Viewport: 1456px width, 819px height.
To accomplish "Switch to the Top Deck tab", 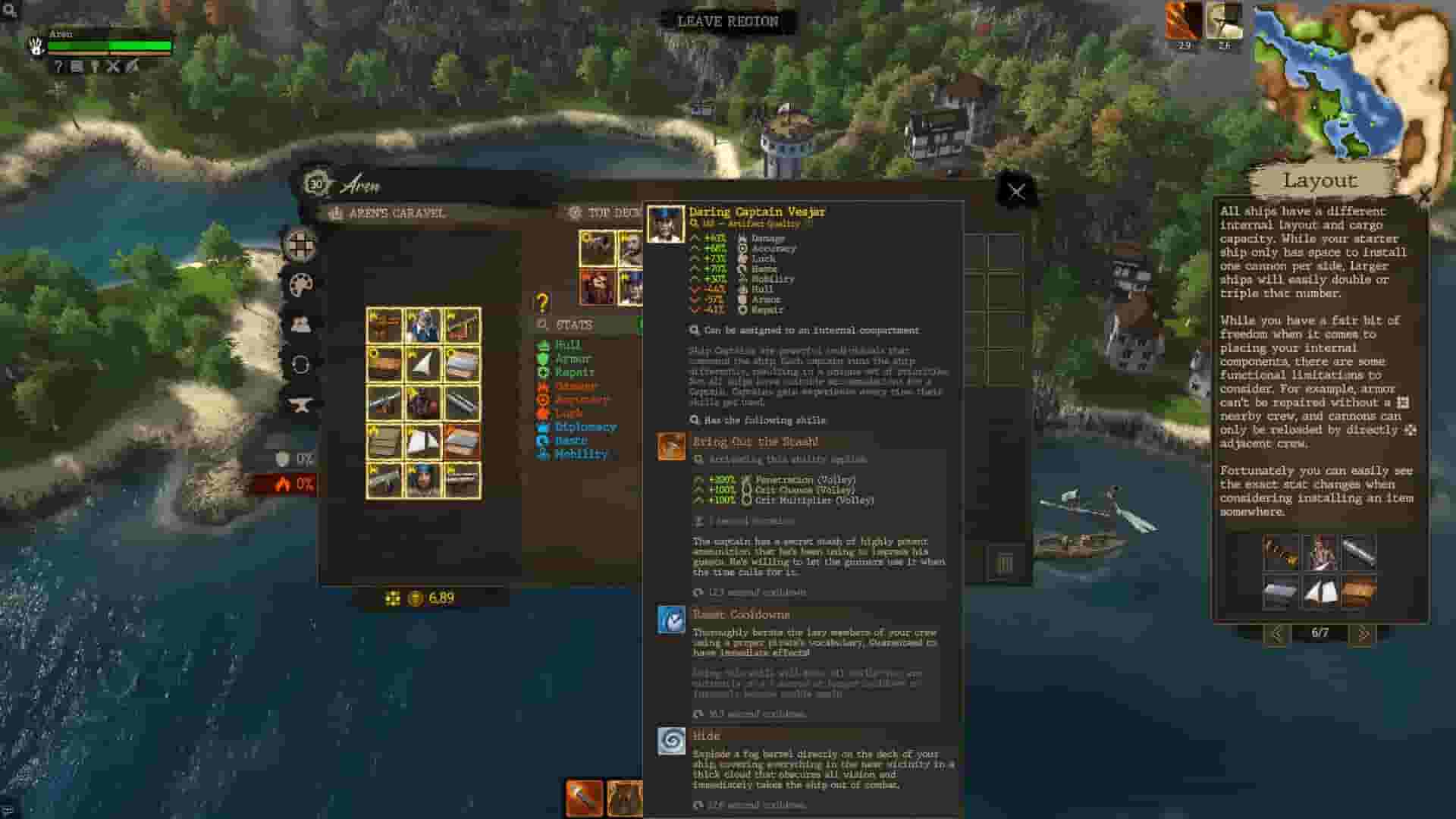I will (610, 213).
